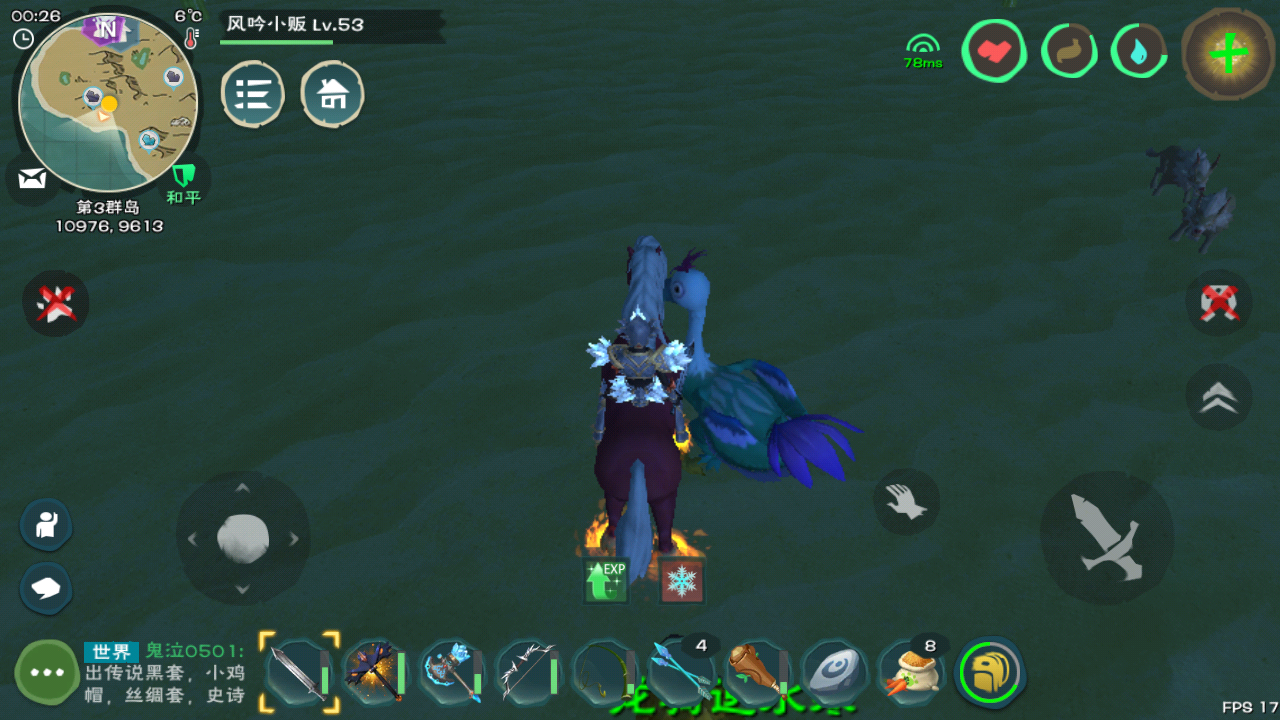Image resolution: width=1280 pixels, height=720 pixels.
Task: Toggle the 和平 peace mode shield
Action: click(x=183, y=180)
